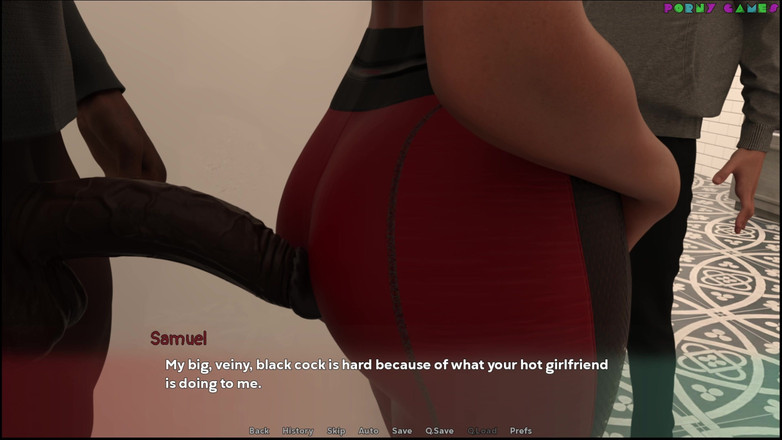Activate Skip to fast-forward dialogue
The height and width of the screenshot is (440, 782).
[x=336, y=431]
